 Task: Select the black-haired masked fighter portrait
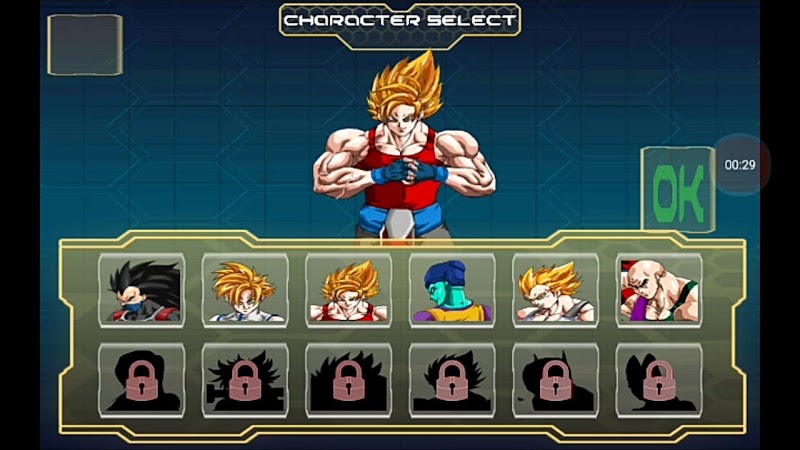pos(141,291)
